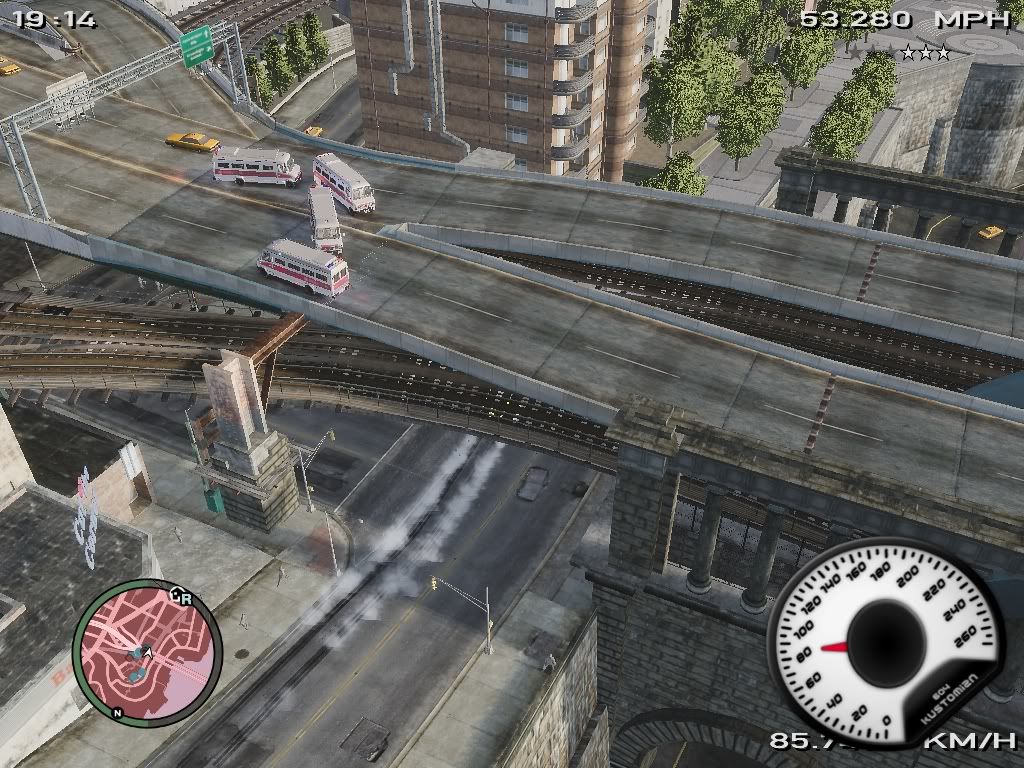
Task: Click the R blip on the radar edge
Action: click(187, 600)
